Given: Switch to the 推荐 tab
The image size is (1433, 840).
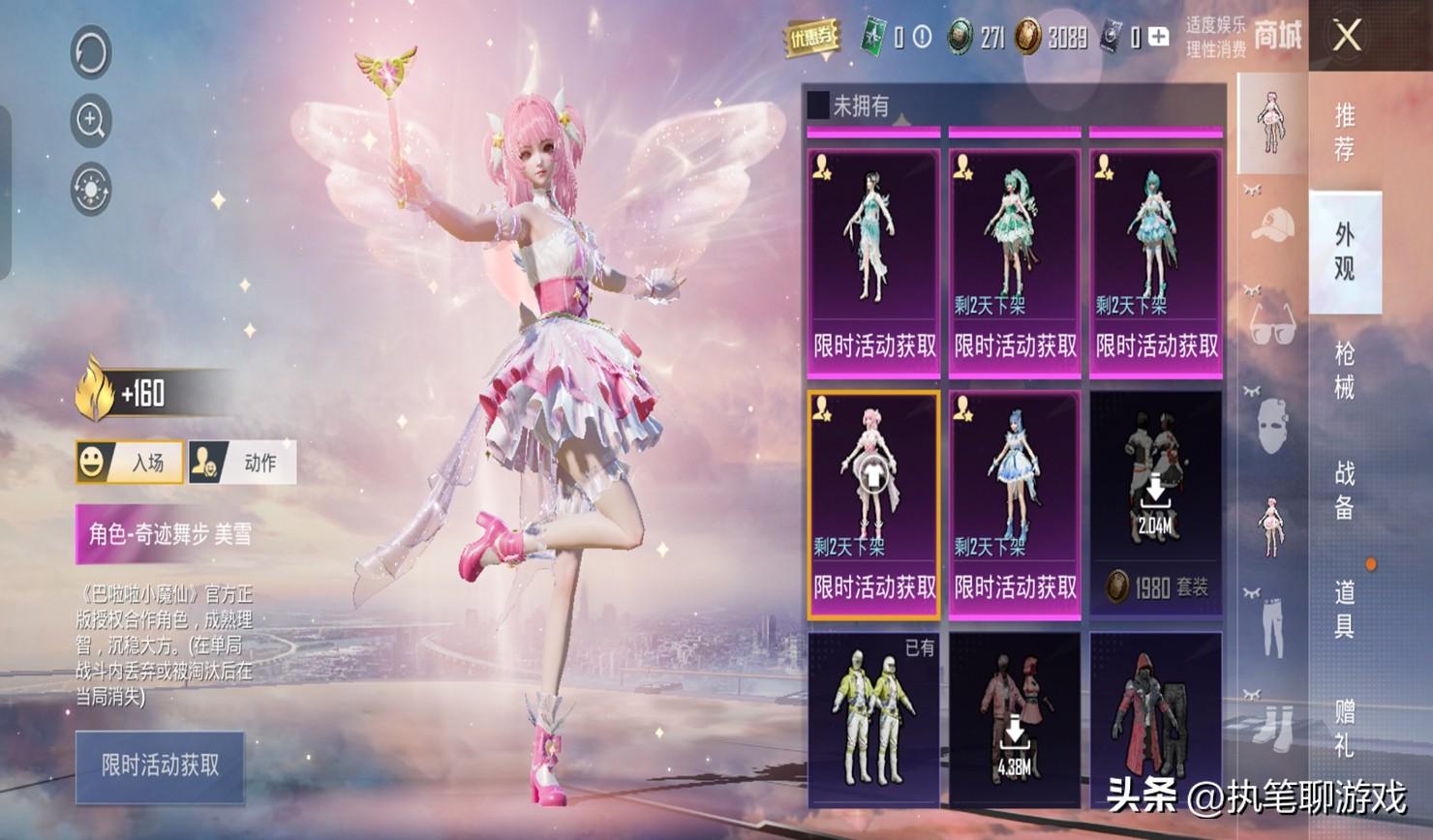Looking at the screenshot, I should [x=1345, y=133].
